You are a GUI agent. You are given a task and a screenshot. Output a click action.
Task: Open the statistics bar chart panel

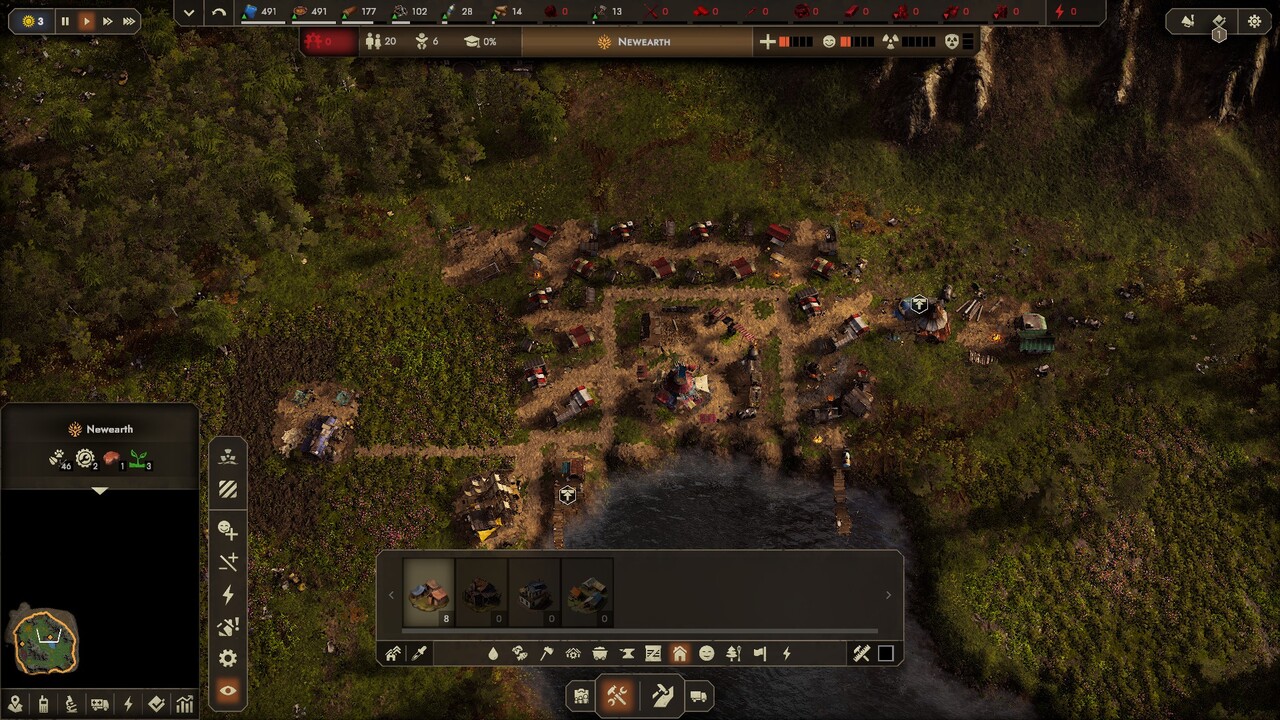[185, 704]
